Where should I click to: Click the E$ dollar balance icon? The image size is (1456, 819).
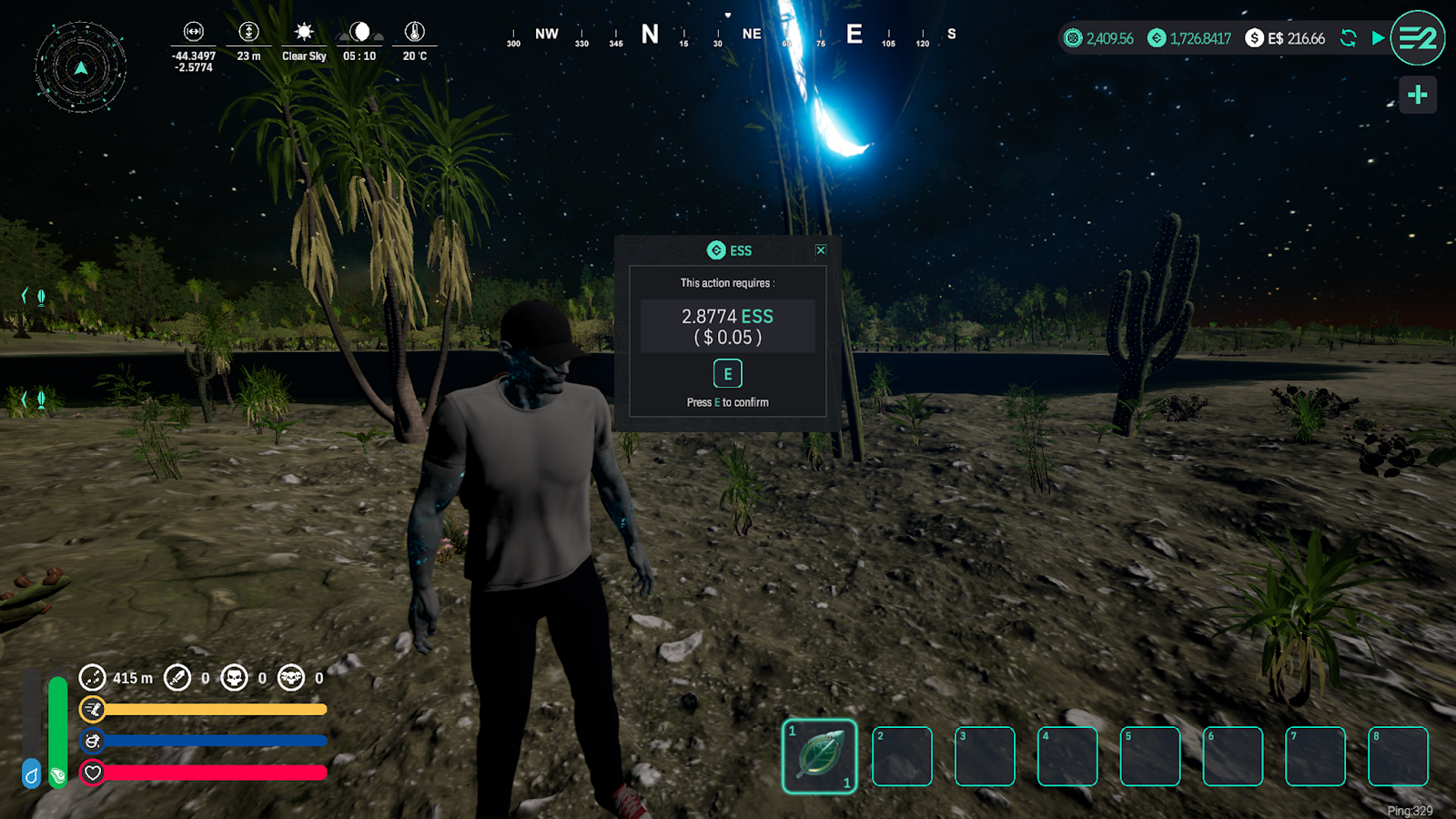click(x=1254, y=38)
